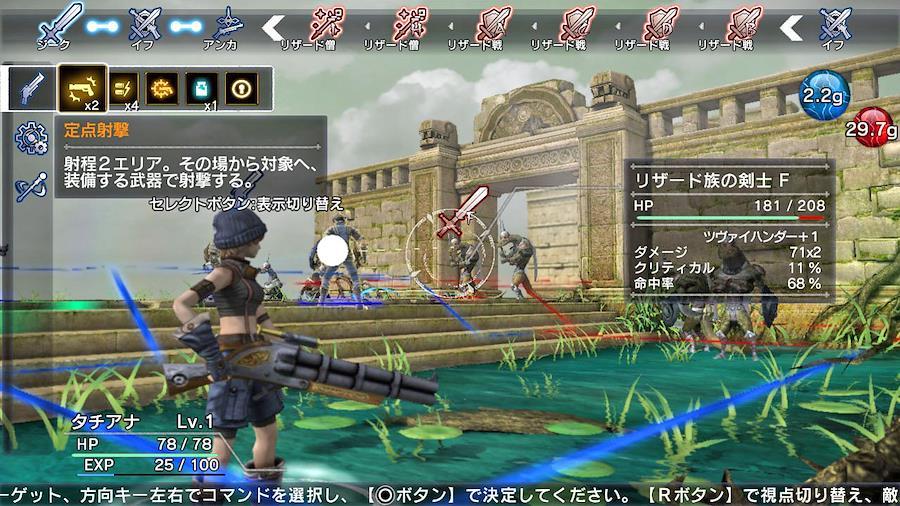
Task: Open the gear skills command tab
Action: (31, 138)
